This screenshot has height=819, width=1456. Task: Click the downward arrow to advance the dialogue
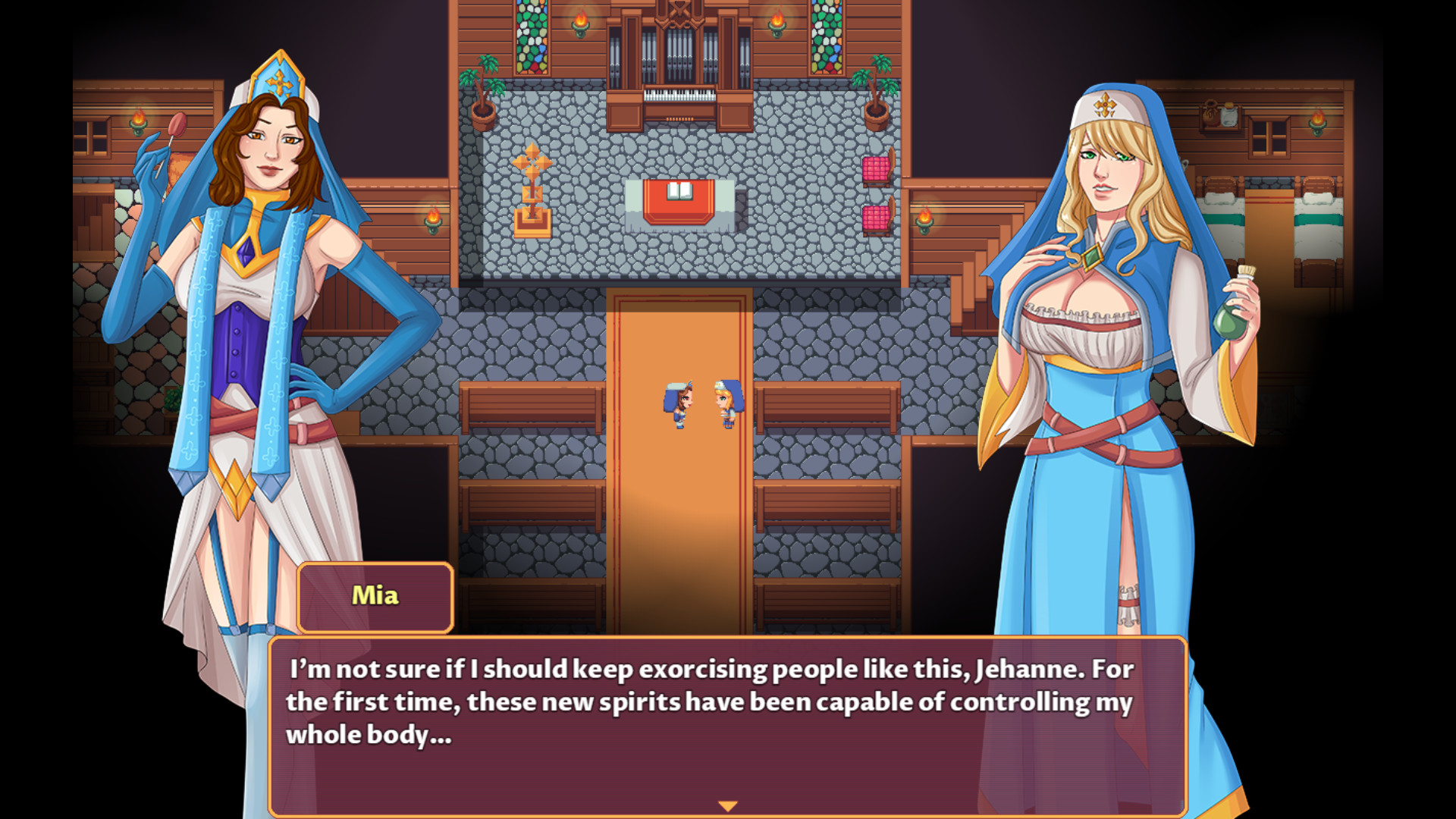coord(727,806)
